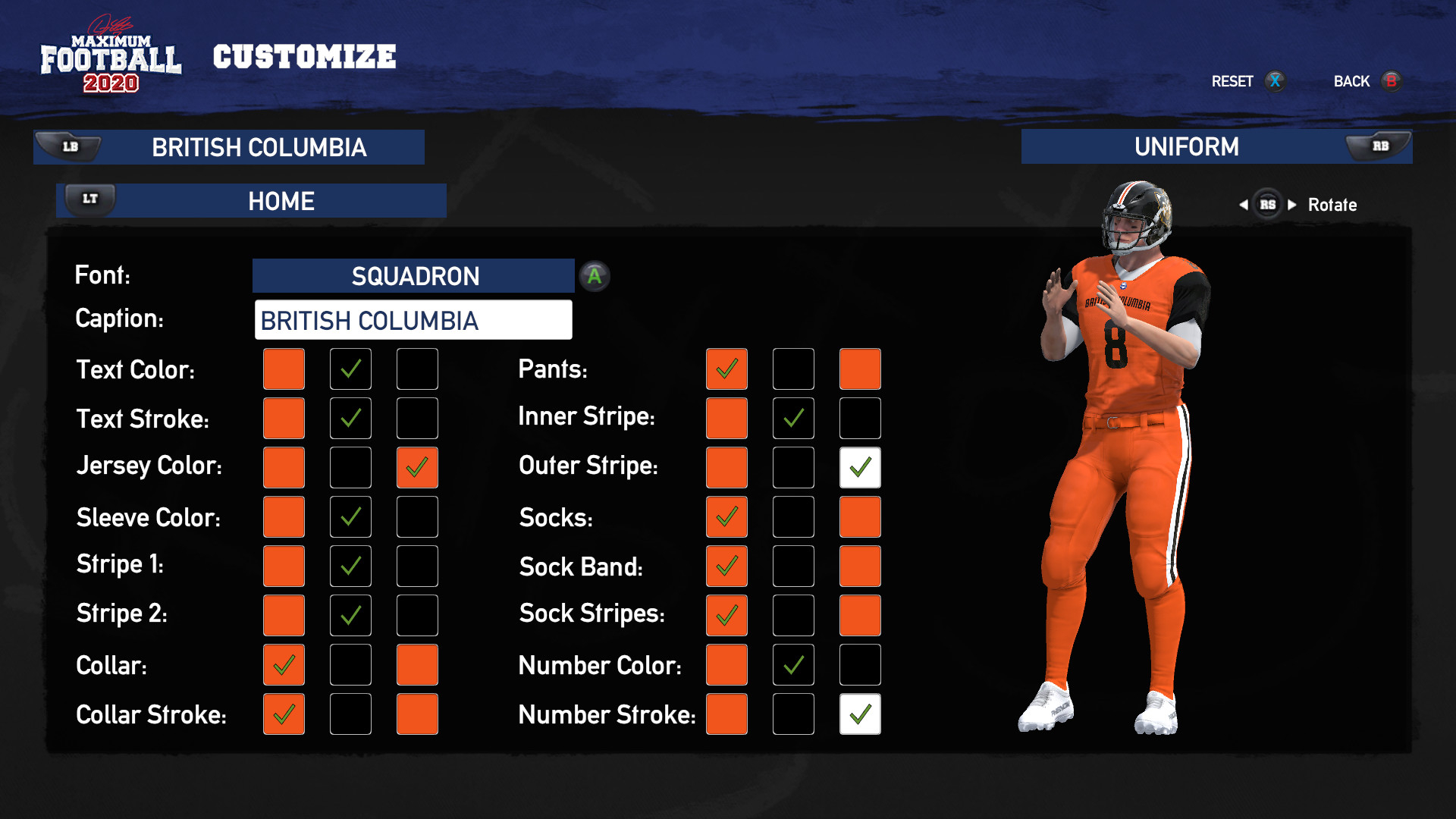Click the RB bumper icon beside Uniform
Image resolution: width=1456 pixels, height=819 pixels.
(x=1382, y=146)
